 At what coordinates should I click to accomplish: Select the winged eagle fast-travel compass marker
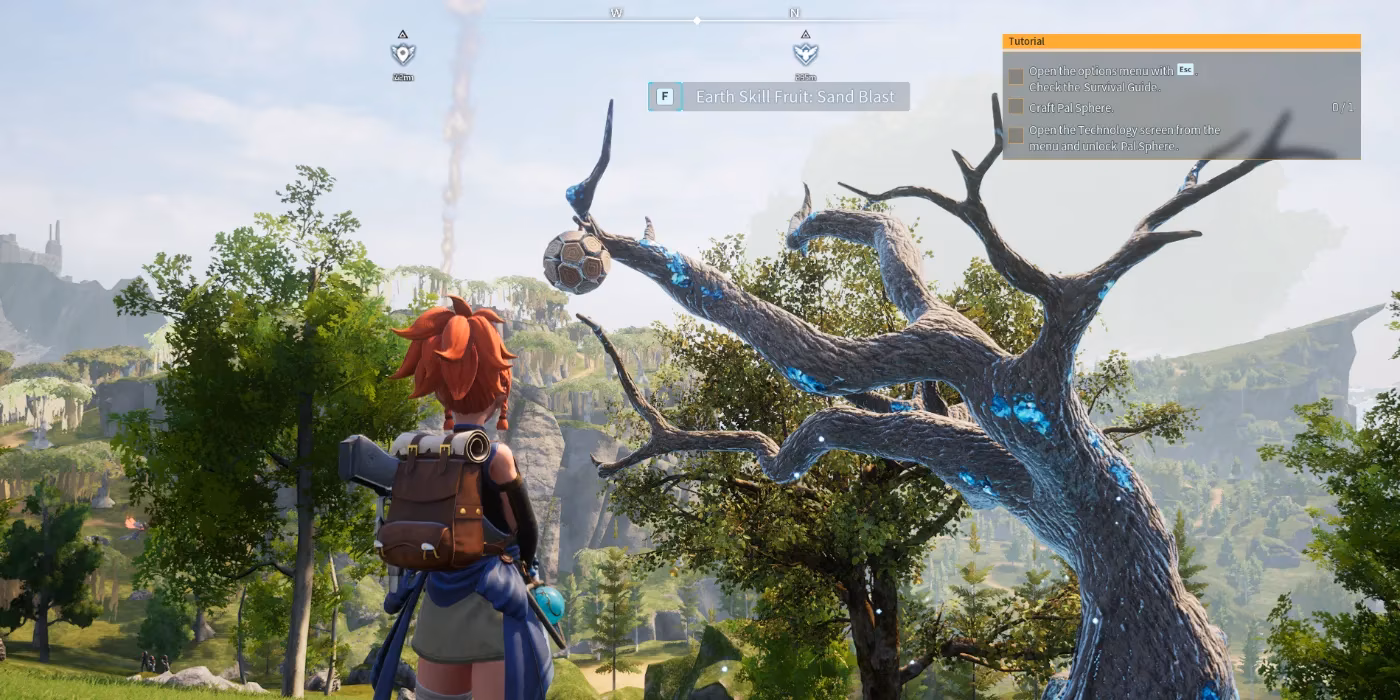click(805, 53)
